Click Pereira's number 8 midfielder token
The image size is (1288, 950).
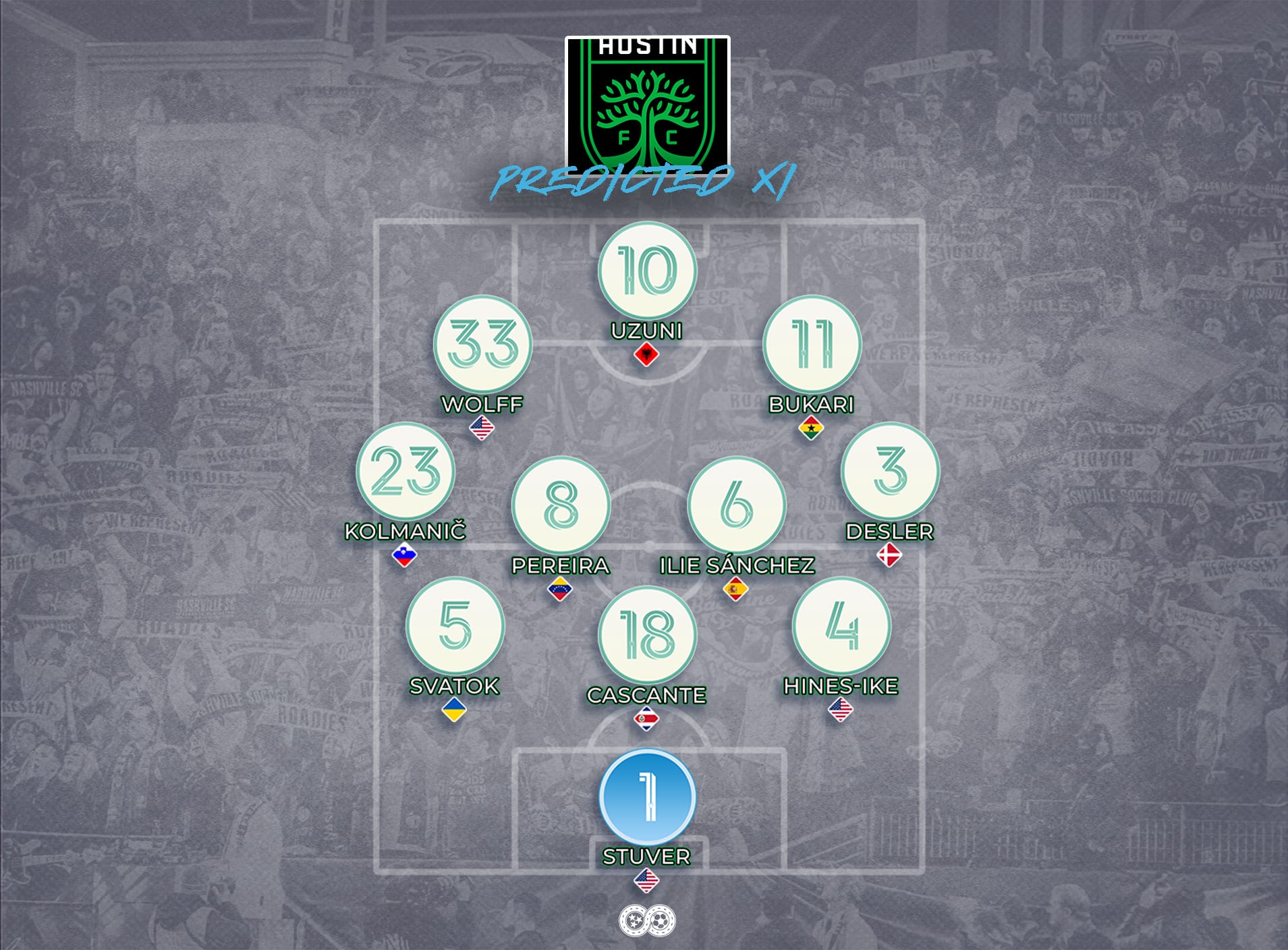561,505
